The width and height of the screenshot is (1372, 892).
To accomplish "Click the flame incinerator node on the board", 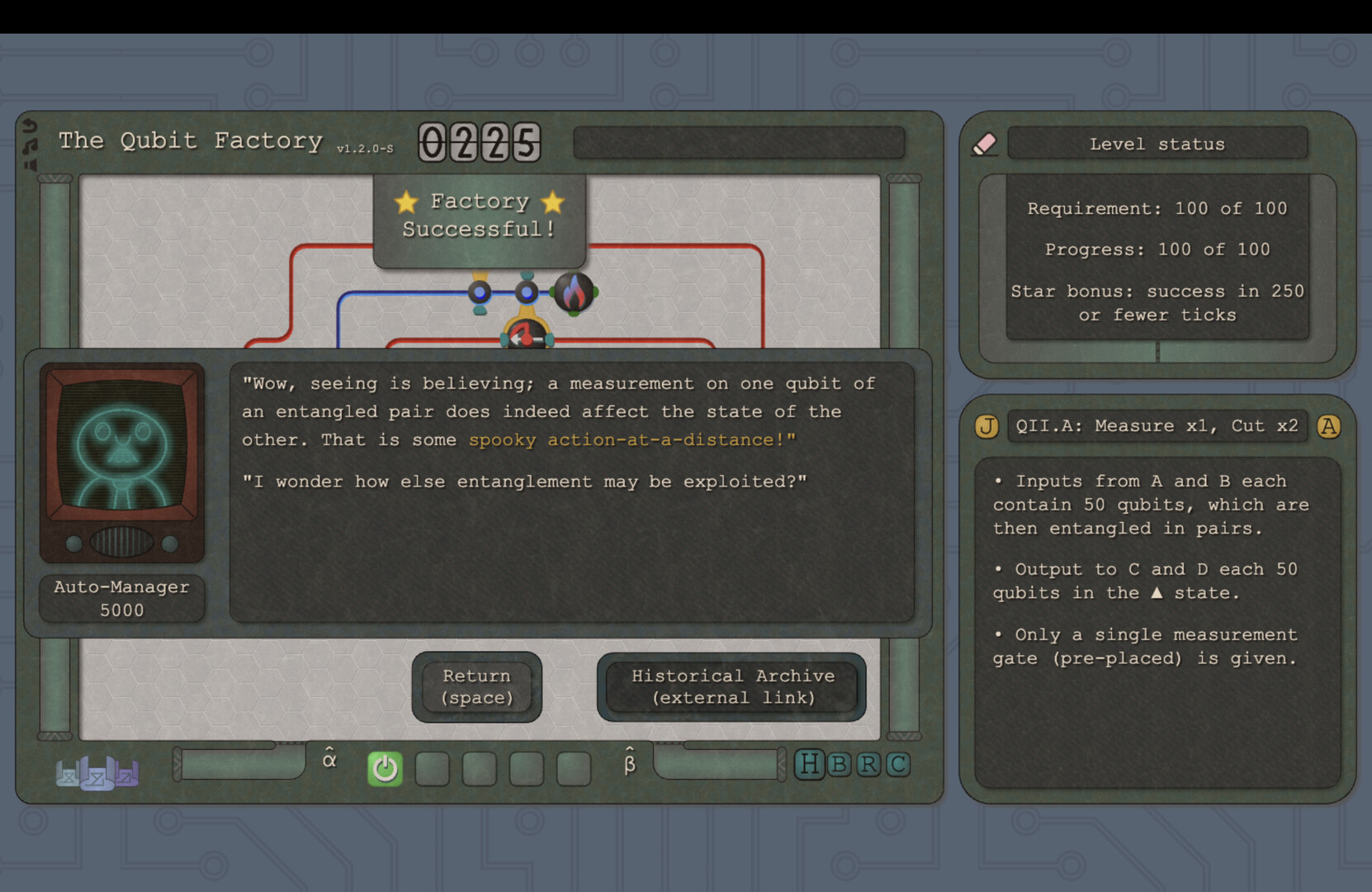I will [576, 292].
